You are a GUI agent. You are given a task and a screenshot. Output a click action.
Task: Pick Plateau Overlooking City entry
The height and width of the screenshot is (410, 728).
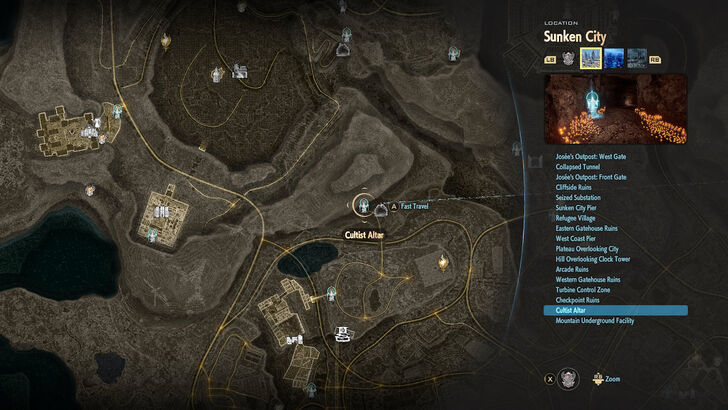coord(585,249)
